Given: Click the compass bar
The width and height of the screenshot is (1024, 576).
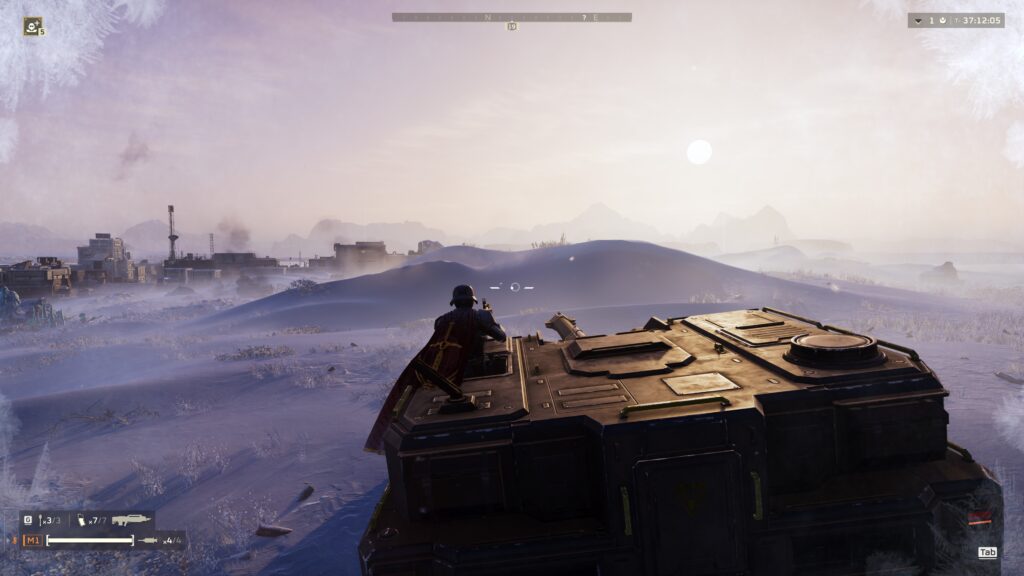Looking at the screenshot, I should [511, 17].
